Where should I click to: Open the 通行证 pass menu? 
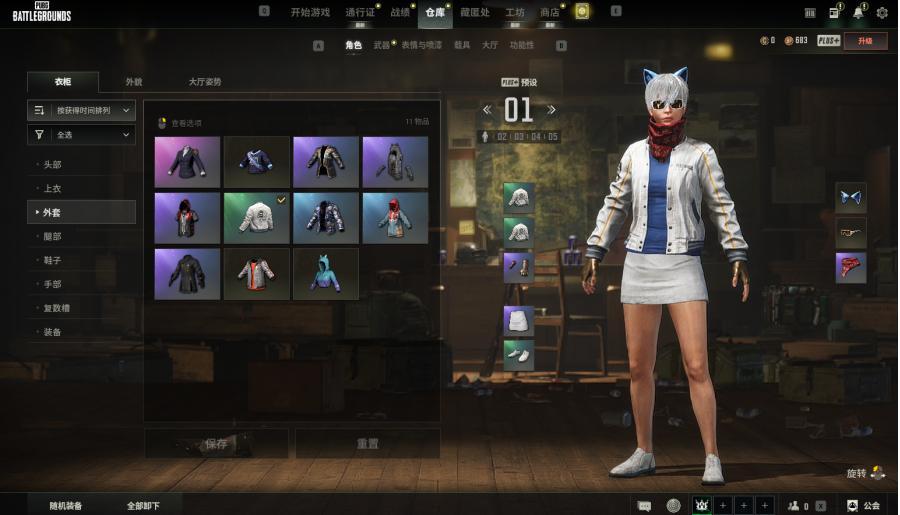click(x=359, y=12)
